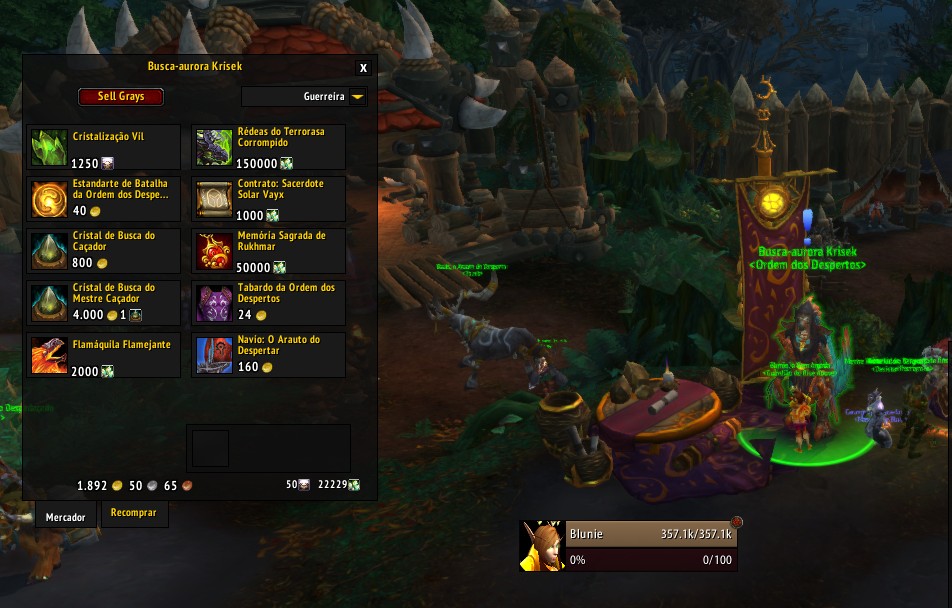Open the Guerreira class filter dropdown
Screen dimensions: 952x608
coord(305,97)
